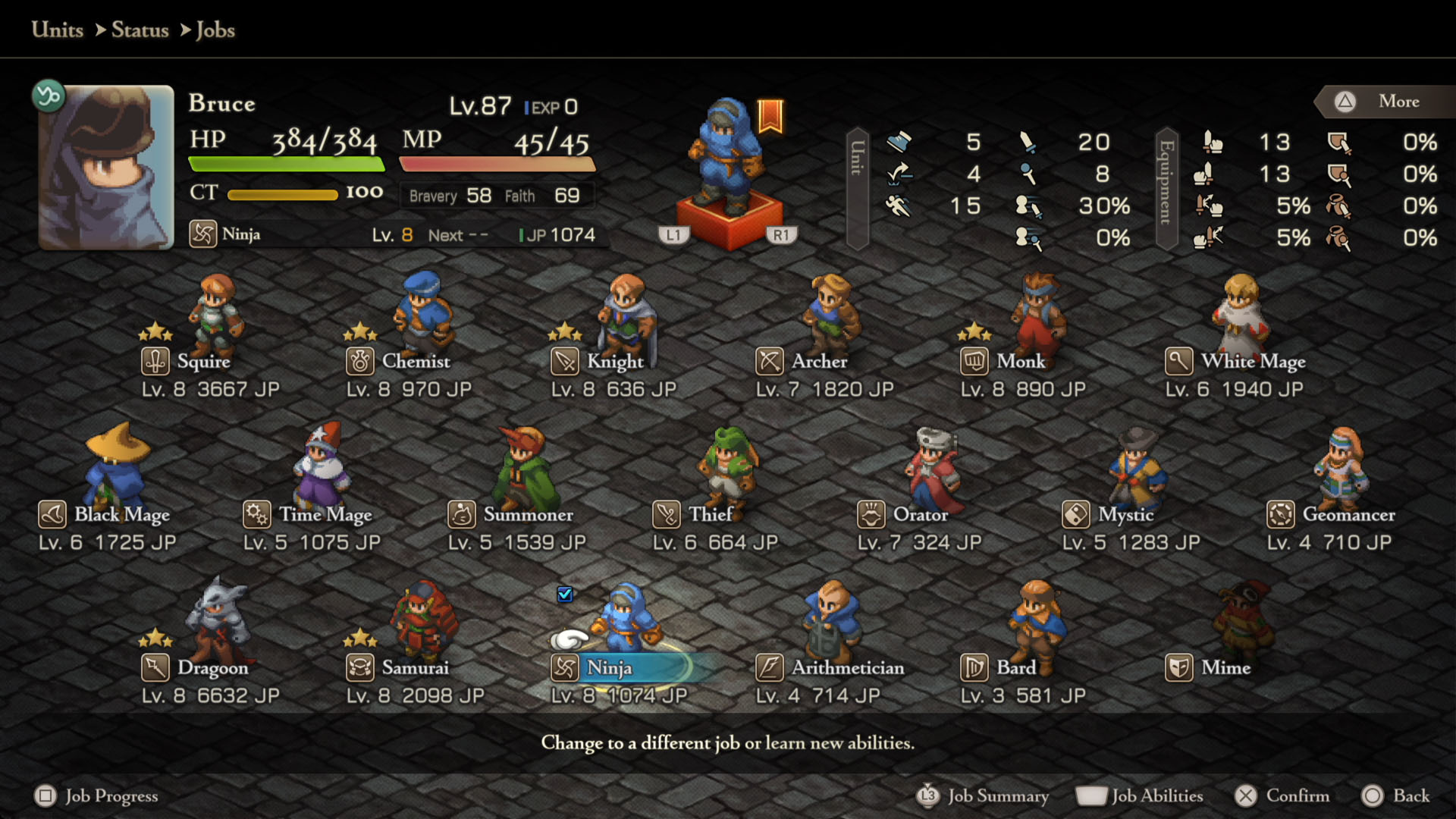Pick the Mime job

tap(1225, 668)
